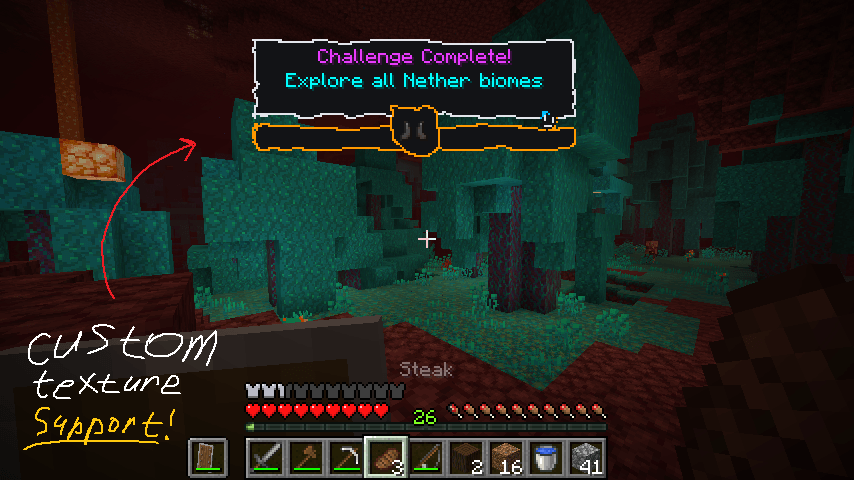Screen dimensions: 854x480
Task: Select the cobblestone stack of 41
Action: click(586, 458)
